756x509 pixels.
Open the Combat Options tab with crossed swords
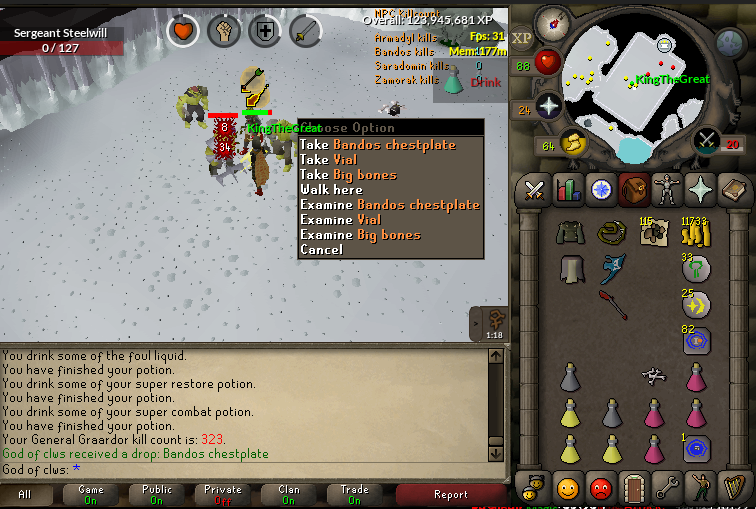pos(533,189)
